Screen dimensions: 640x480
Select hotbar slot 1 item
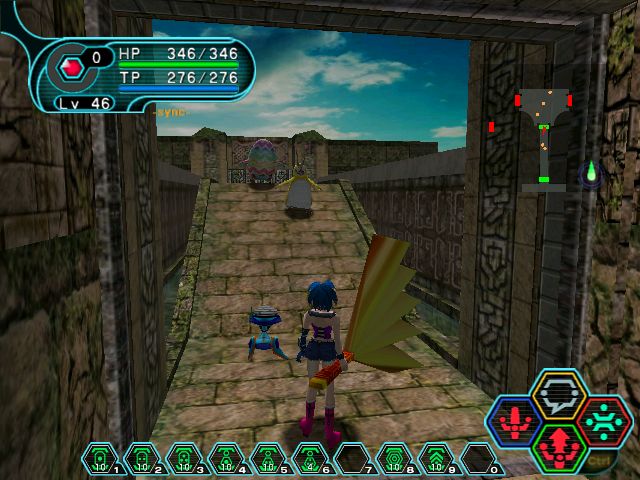(x=100, y=459)
